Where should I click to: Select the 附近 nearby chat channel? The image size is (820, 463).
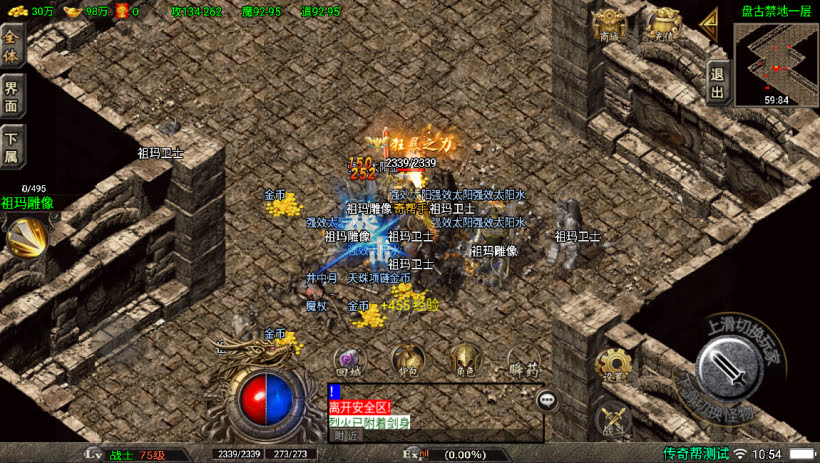[x=346, y=435]
